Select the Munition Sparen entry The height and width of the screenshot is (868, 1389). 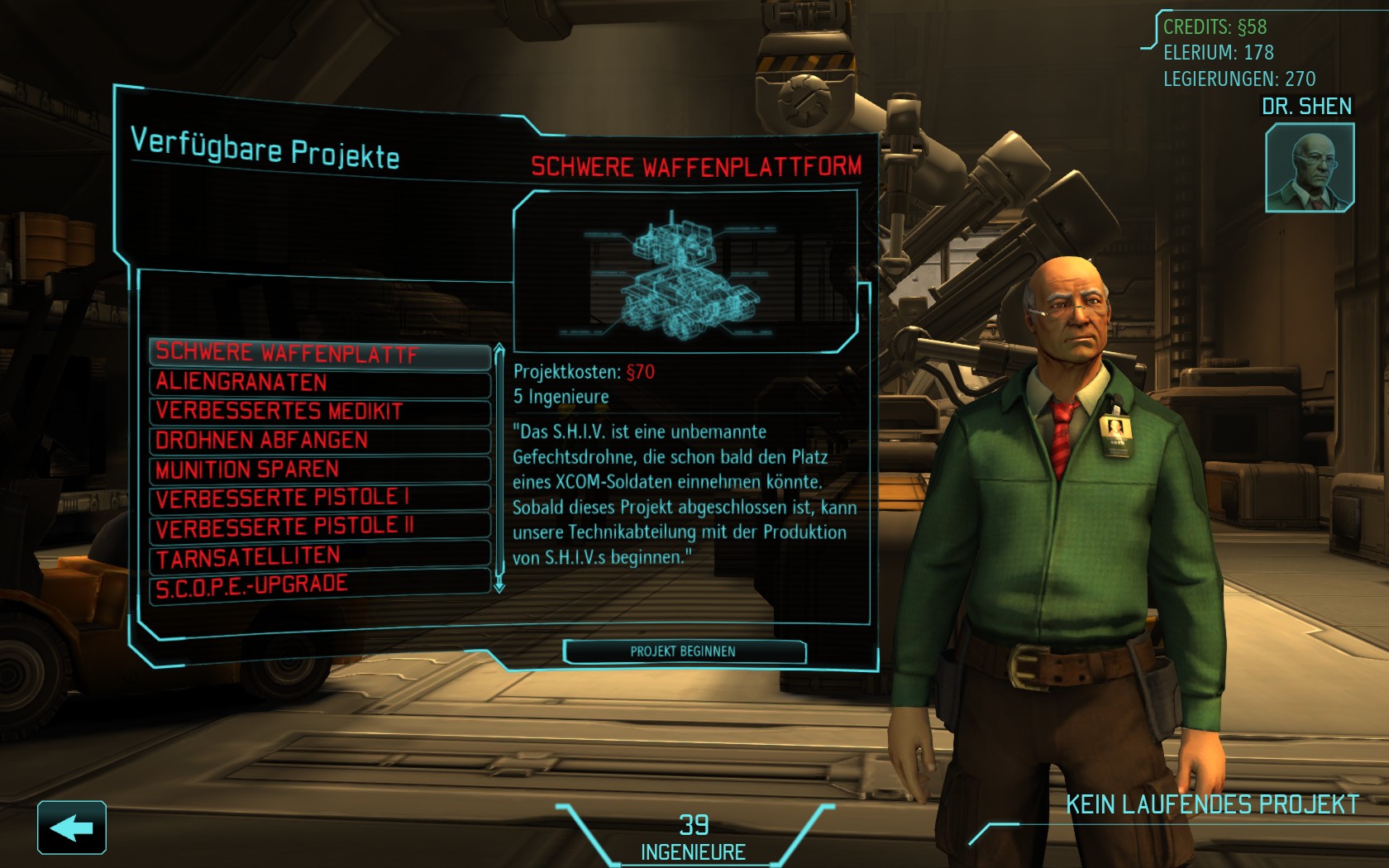coord(320,470)
